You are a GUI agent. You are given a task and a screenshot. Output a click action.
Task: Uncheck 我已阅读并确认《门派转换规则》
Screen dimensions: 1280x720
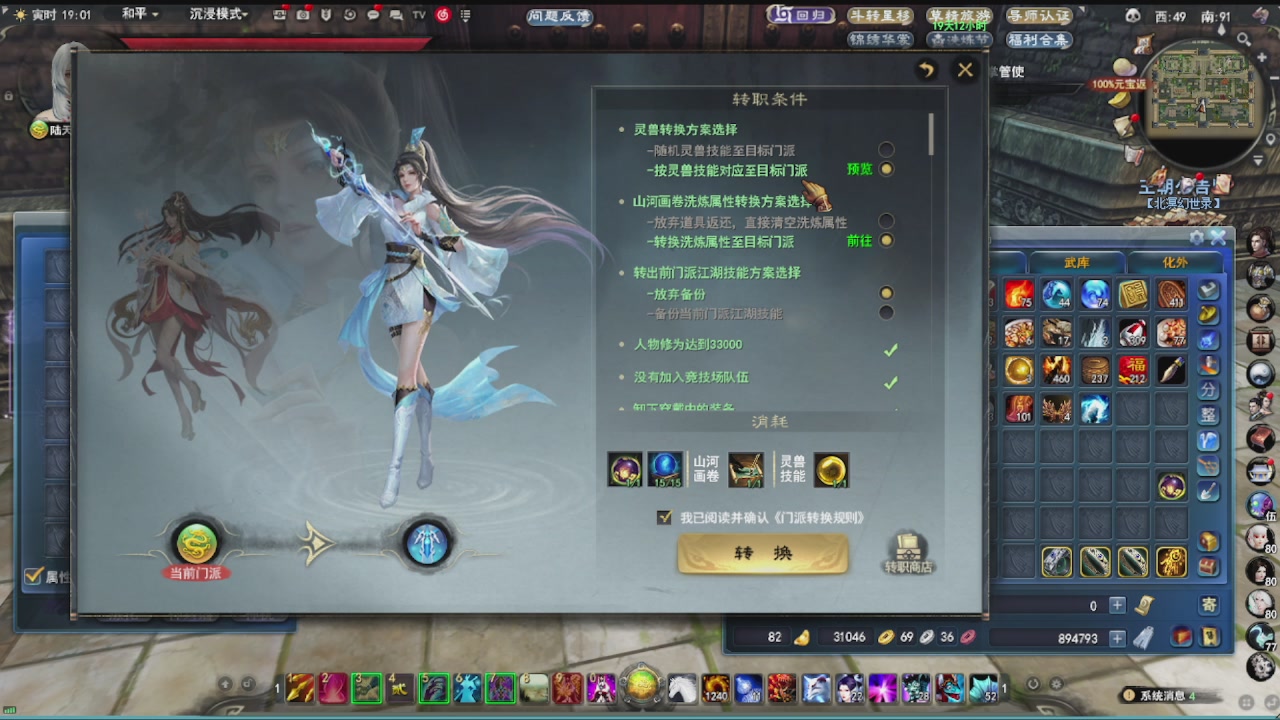point(664,518)
